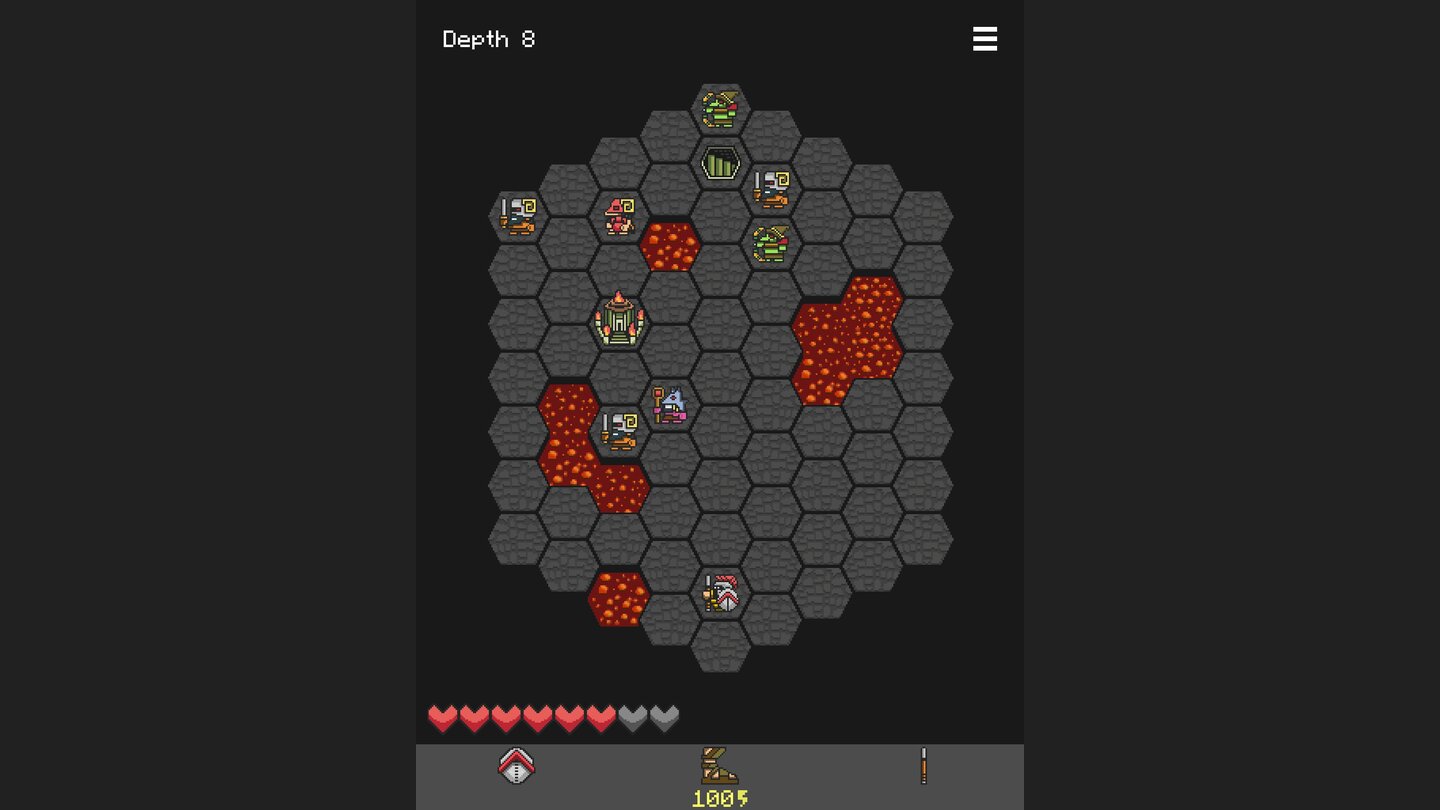Image resolution: width=1440 pixels, height=810 pixels.
Task: Tap the Depth 8 label
Action: click(489, 39)
